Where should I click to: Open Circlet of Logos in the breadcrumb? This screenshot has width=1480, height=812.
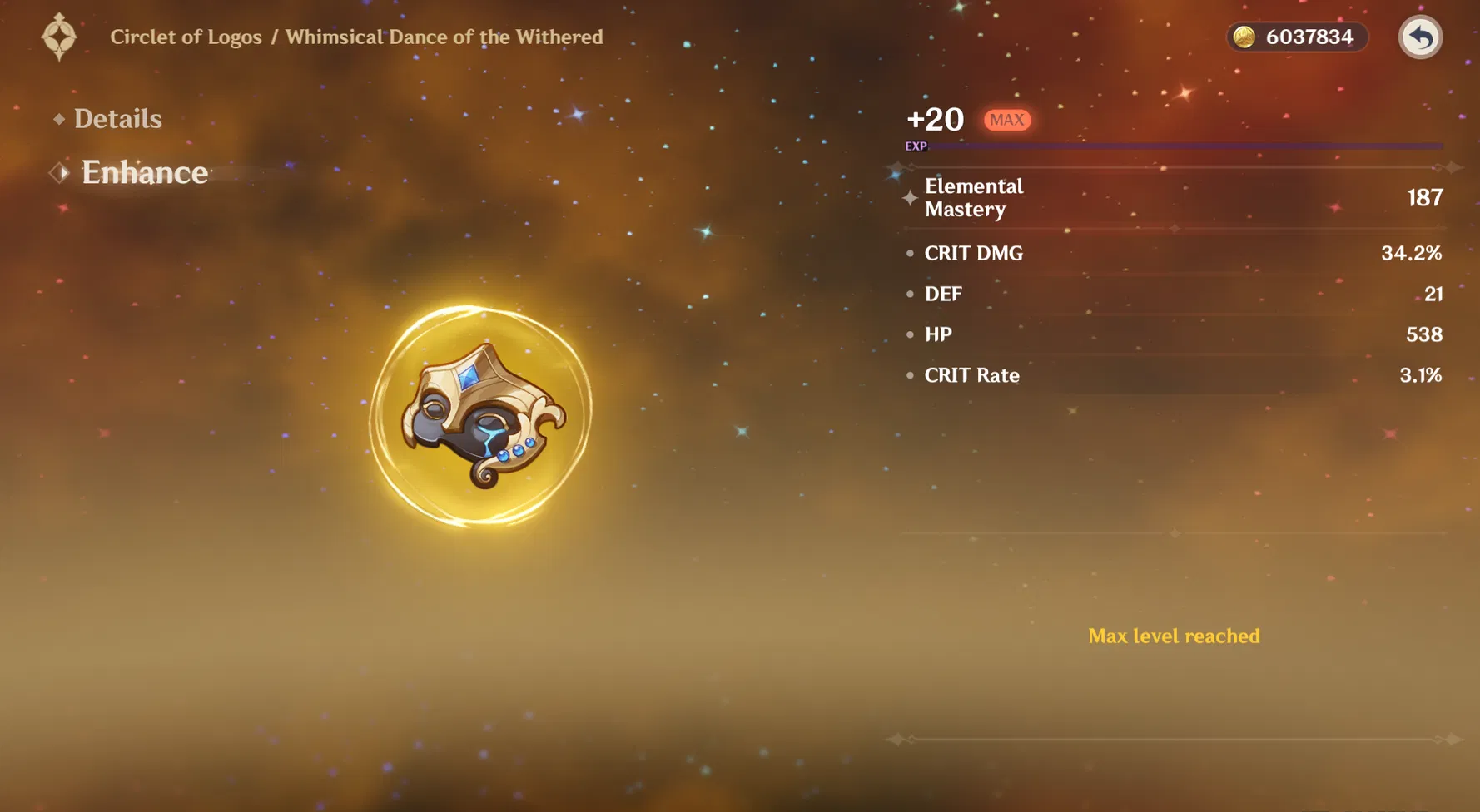point(186,37)
